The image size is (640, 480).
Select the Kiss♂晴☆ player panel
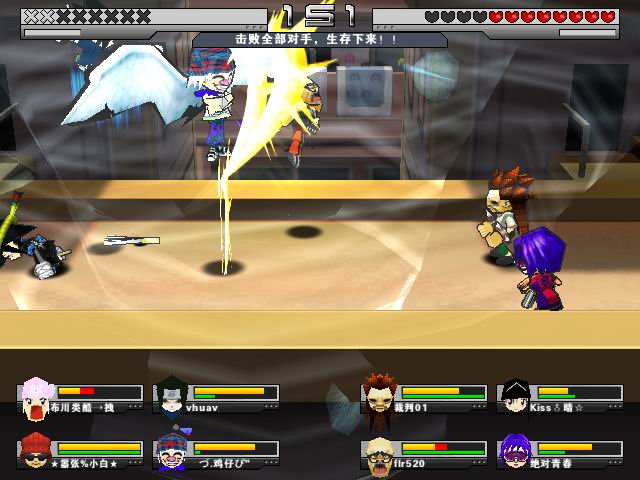tap(560, 398)
